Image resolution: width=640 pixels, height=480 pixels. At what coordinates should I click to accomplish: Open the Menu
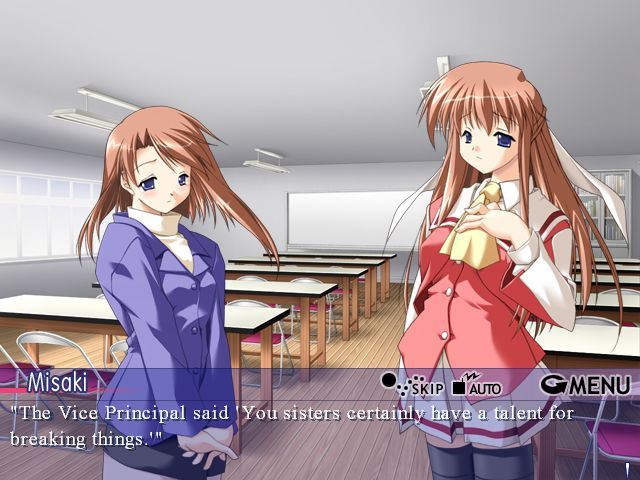coord(585,385)
